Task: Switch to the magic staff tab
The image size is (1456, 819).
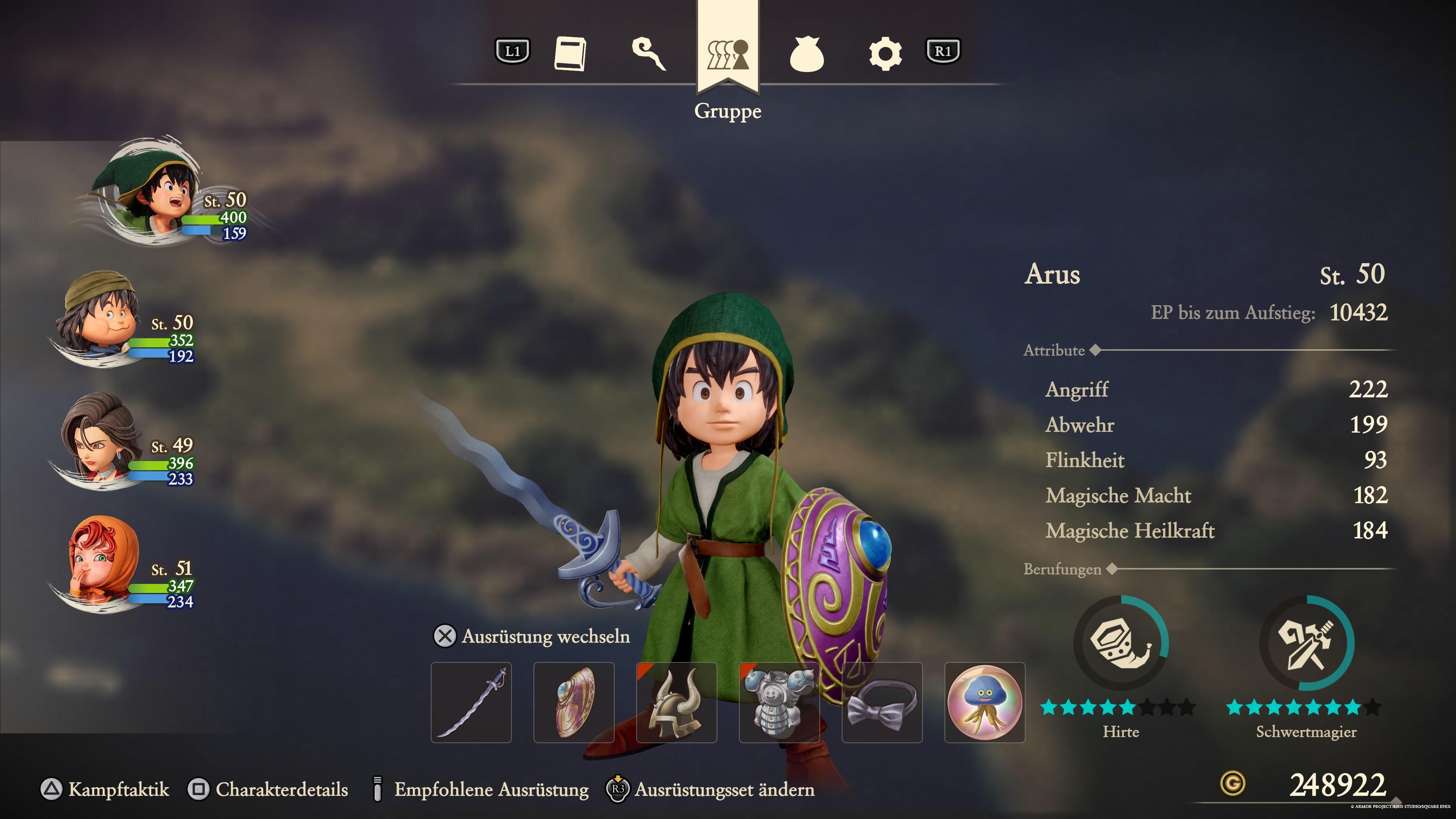Action: coord(649,54)
